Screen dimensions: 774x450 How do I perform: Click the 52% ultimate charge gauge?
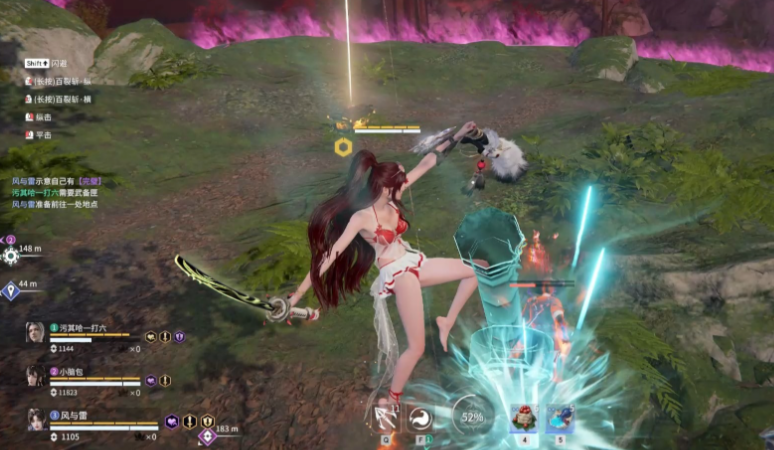coord(472,415)
